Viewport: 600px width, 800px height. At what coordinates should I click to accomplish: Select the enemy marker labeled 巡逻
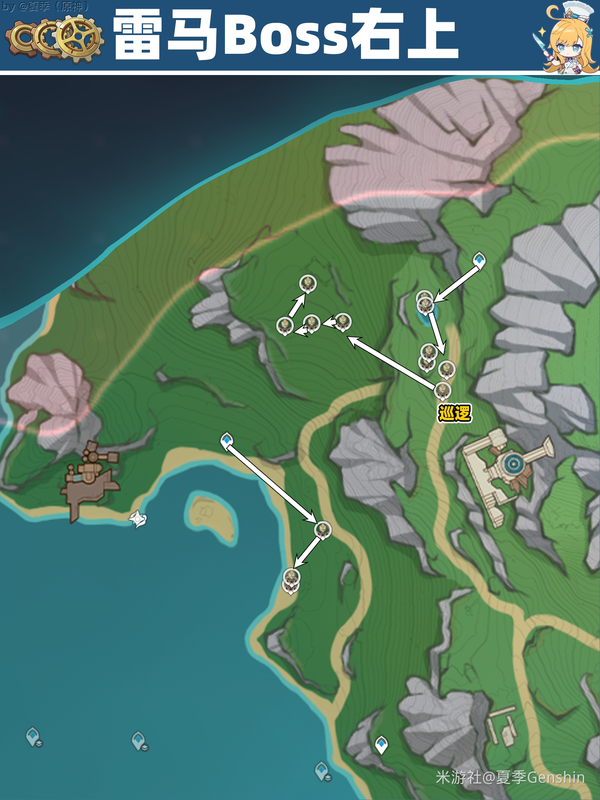(x=443, y=389)
